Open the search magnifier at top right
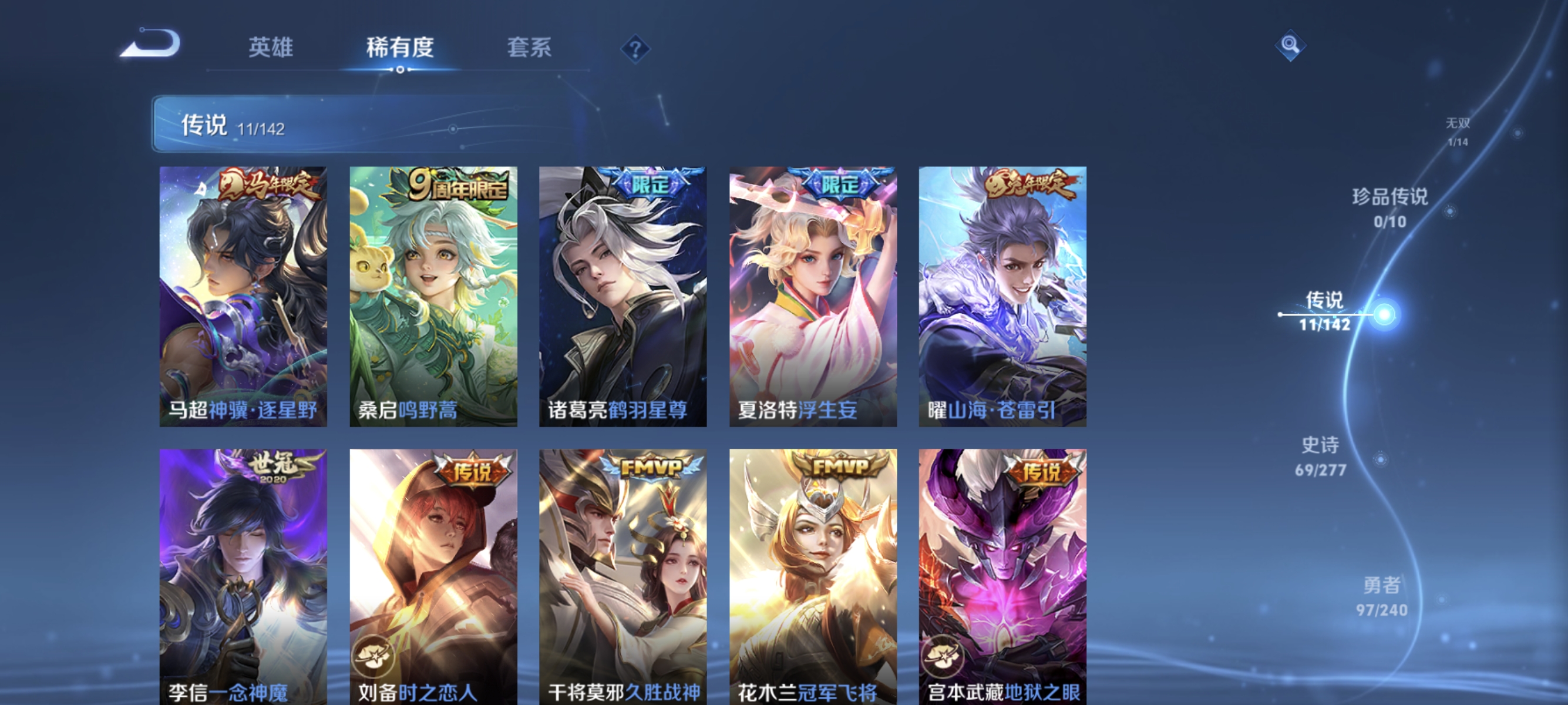Screen dimensions: 1568x705 coord(1290,46)
